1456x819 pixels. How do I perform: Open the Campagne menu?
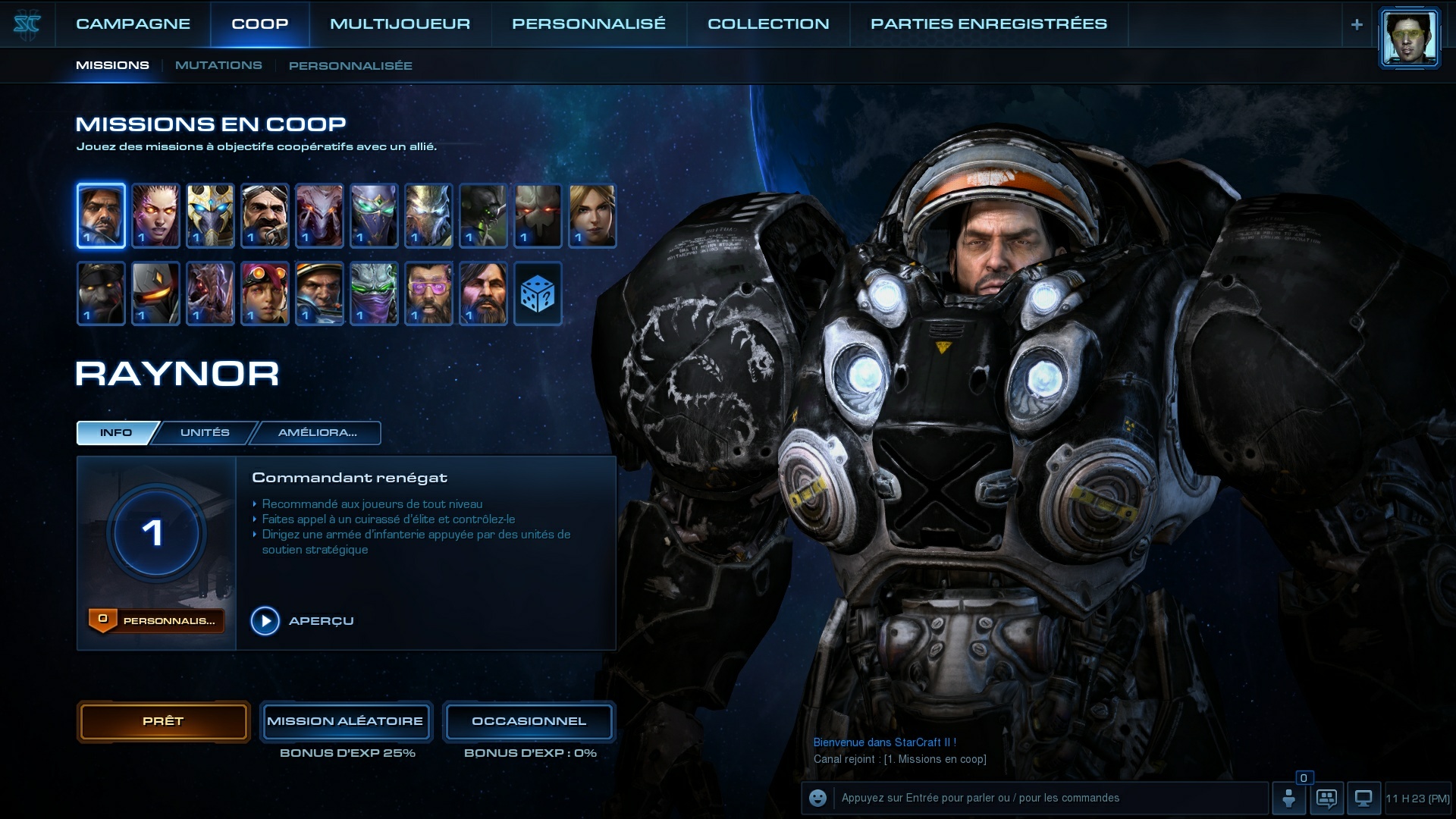133,24
